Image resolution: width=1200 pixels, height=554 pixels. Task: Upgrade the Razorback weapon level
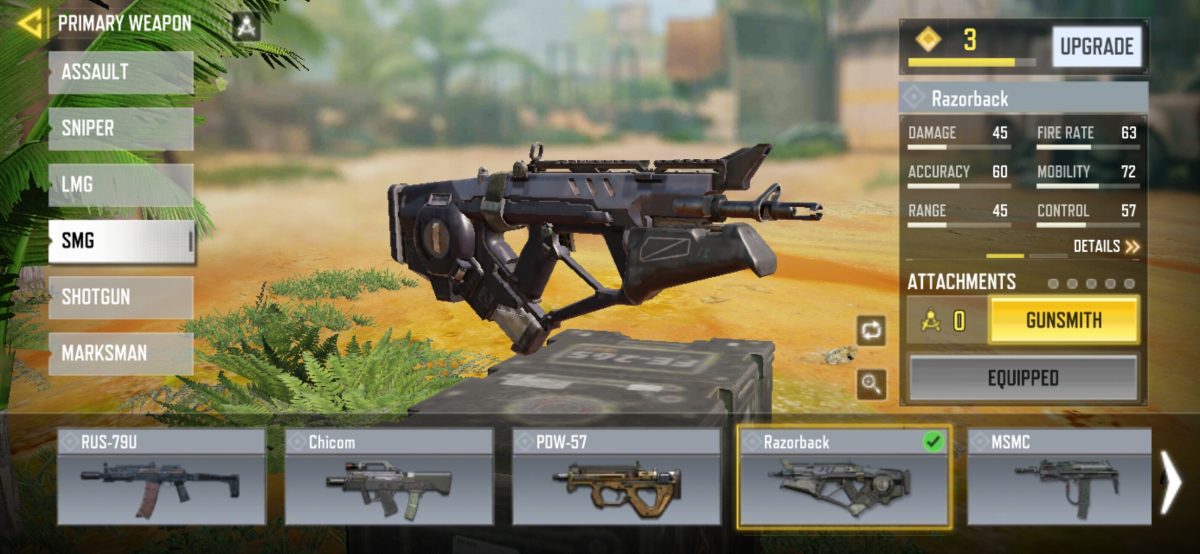pos(1096,46)
